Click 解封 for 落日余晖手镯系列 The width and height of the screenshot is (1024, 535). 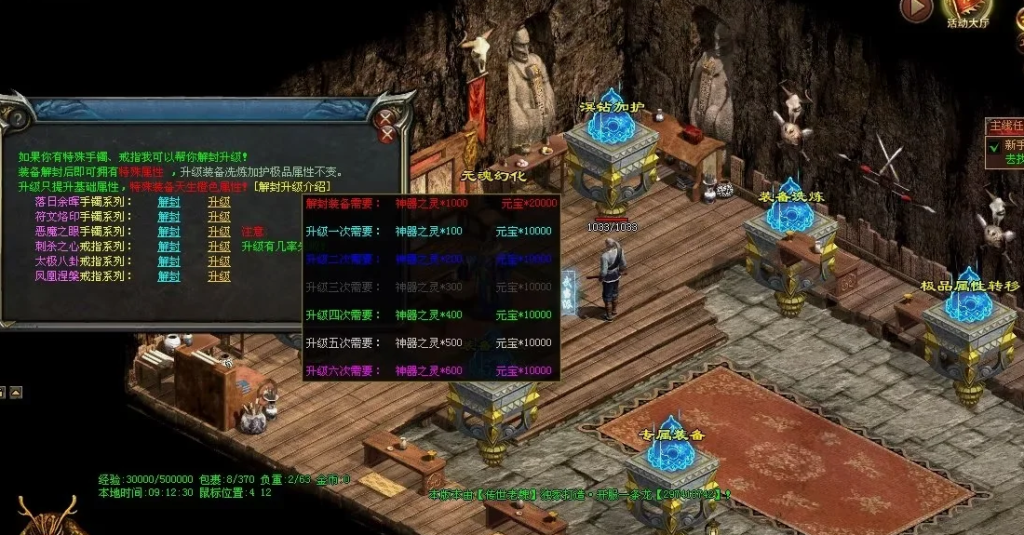pyautogui.click(x=169, y=201)
